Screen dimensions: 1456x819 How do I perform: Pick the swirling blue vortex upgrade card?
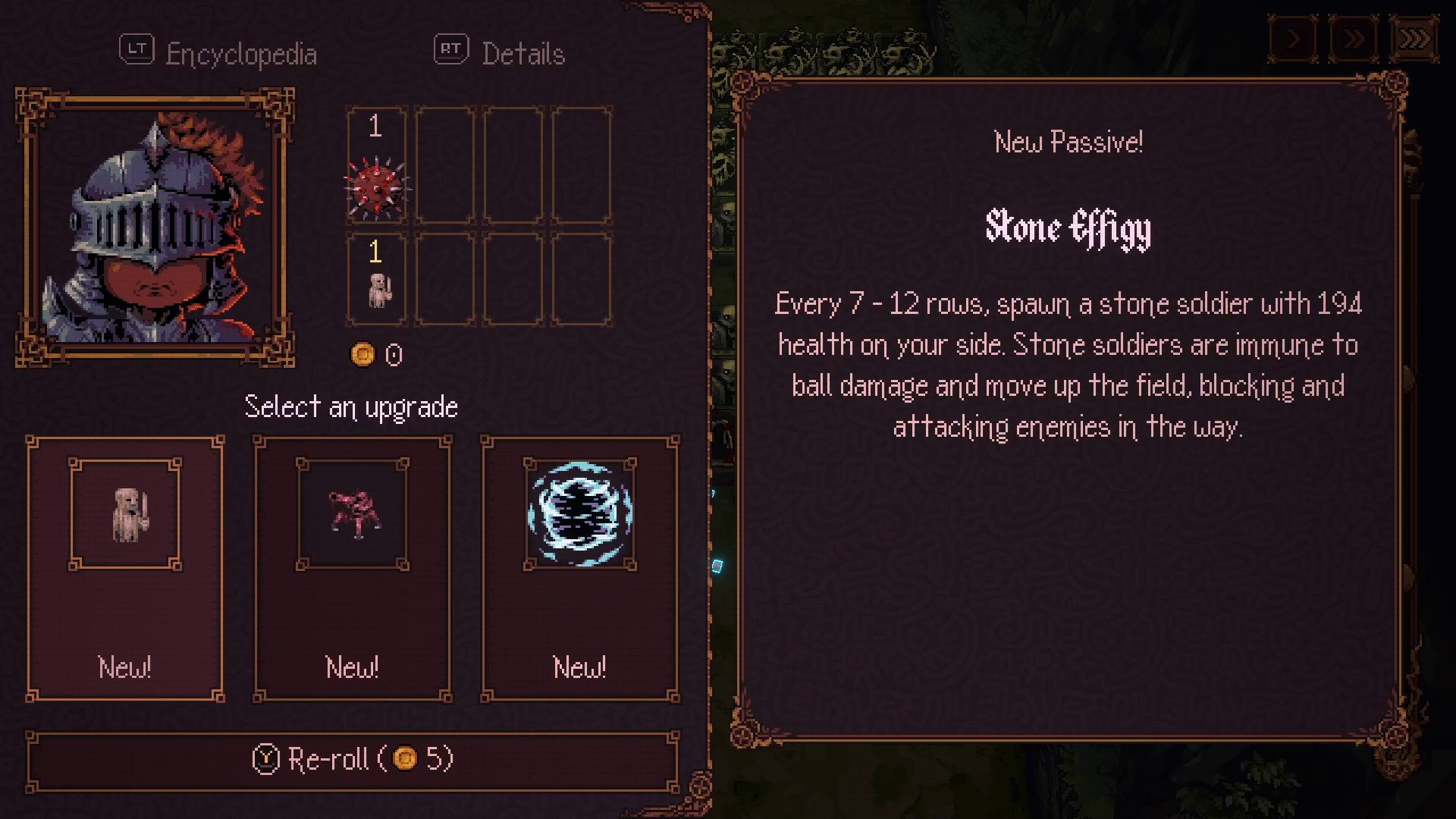pos(580,569)
